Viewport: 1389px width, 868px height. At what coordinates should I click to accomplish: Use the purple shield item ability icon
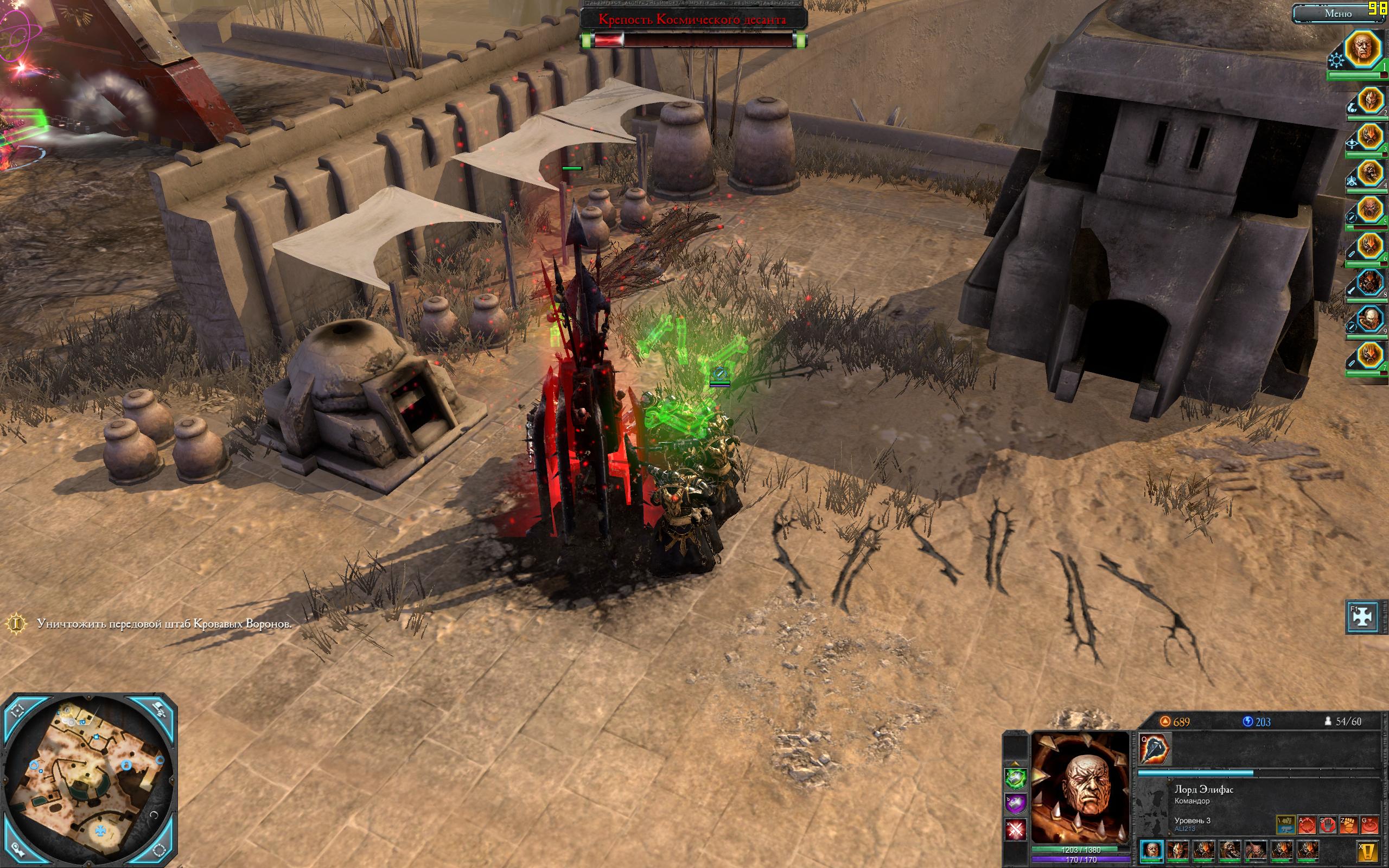(1015, 803)
